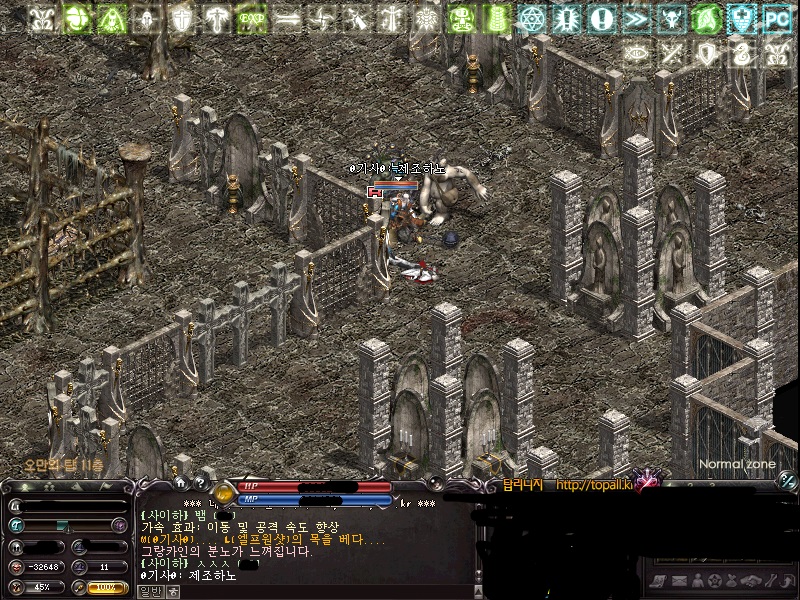The height and width of the screenshot is (600, 800).
Task: Click the exclamation mark buff icon
Action: click(600, 18)
